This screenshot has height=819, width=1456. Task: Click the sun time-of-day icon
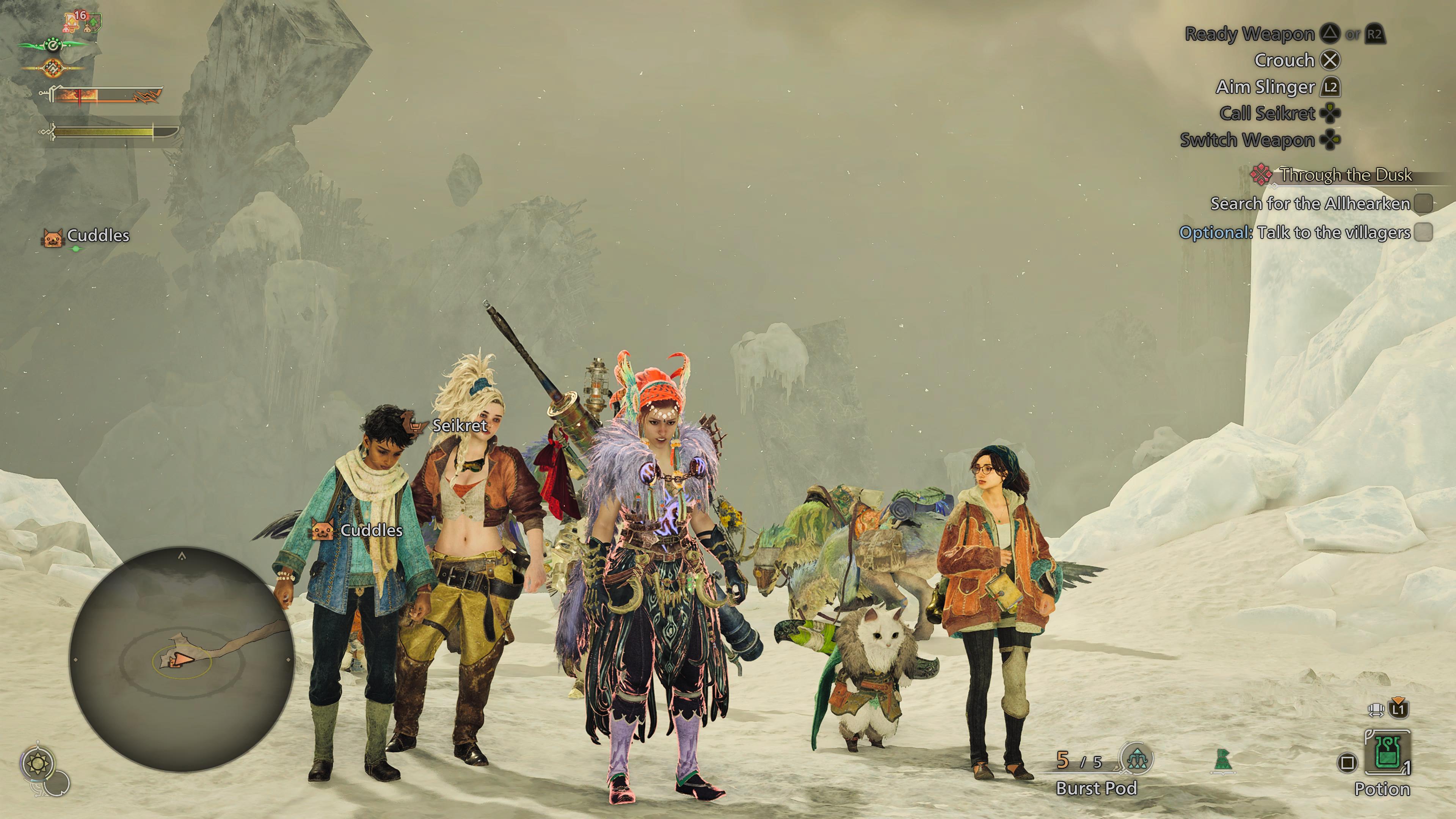[38, 764]
